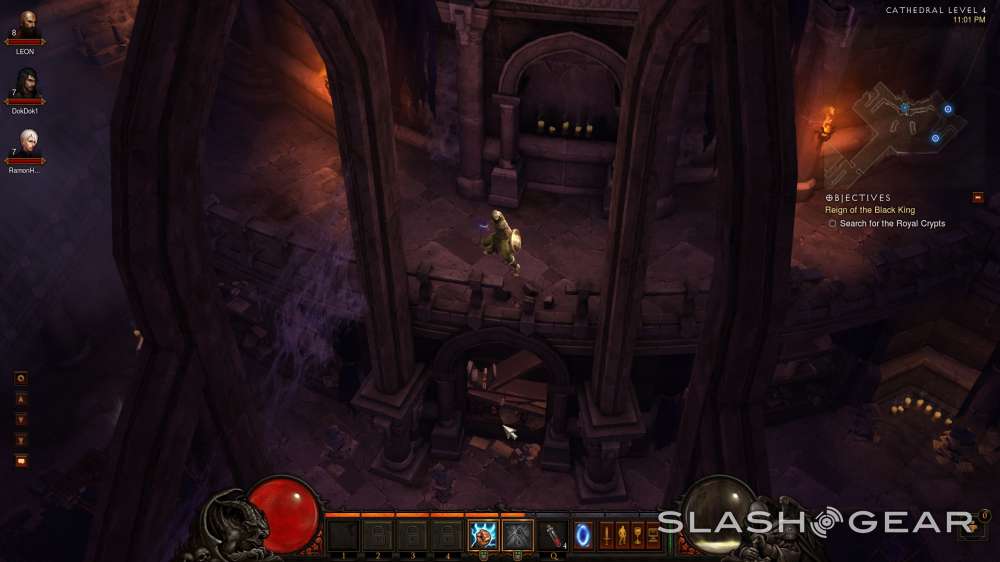Select the Reign of the Black King quest
The height and width of the screenshot is (562, 1000).
tap(869, 210)
